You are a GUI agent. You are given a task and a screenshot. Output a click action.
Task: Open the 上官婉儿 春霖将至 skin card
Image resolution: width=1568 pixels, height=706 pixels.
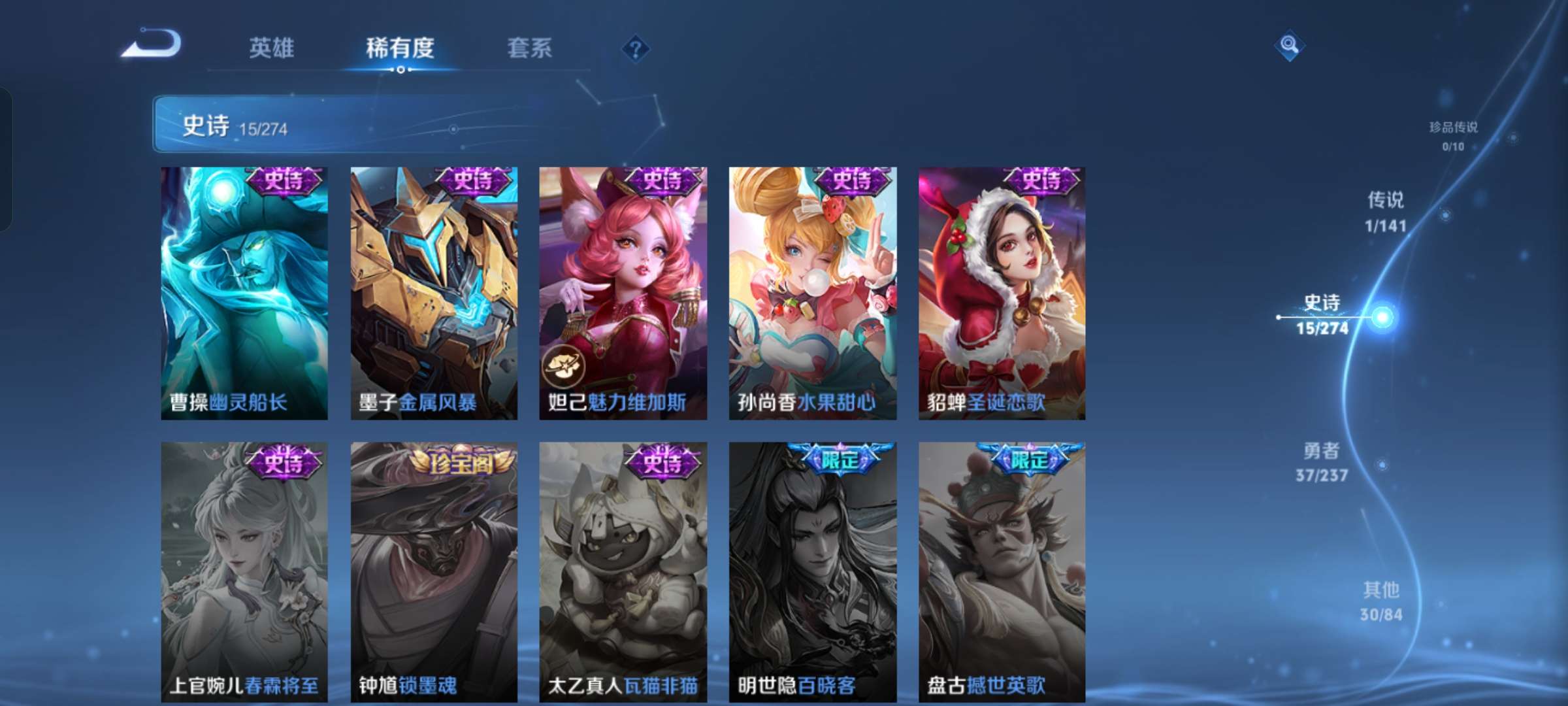coord(244,571)
